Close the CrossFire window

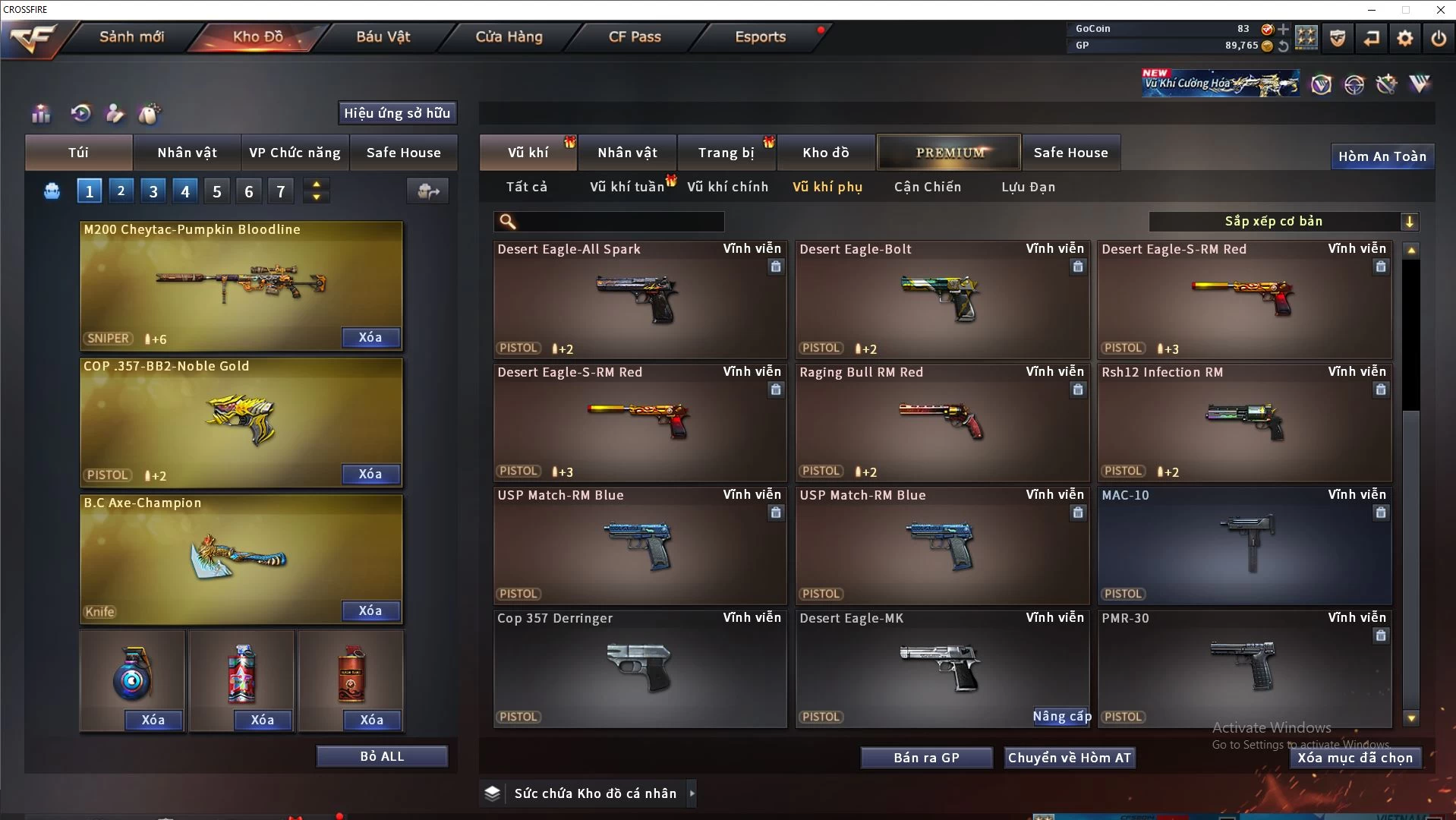click(x=1440, y=10)
